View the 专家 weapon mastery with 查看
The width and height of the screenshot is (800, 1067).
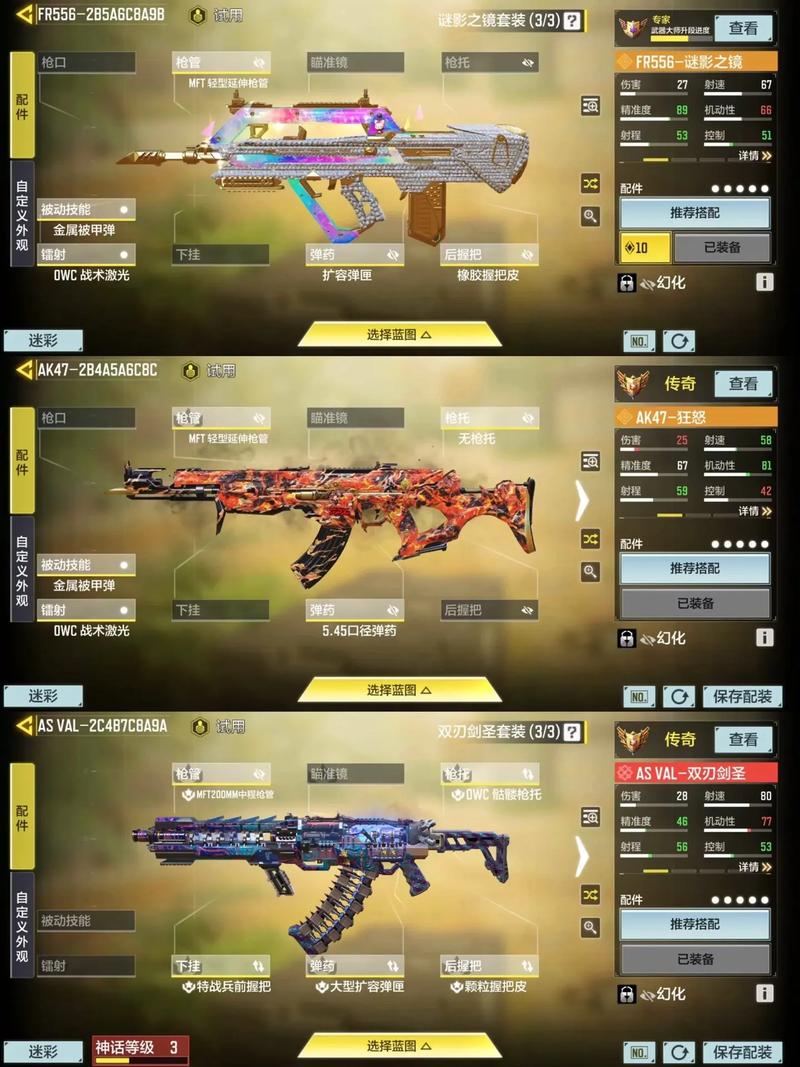743,28
